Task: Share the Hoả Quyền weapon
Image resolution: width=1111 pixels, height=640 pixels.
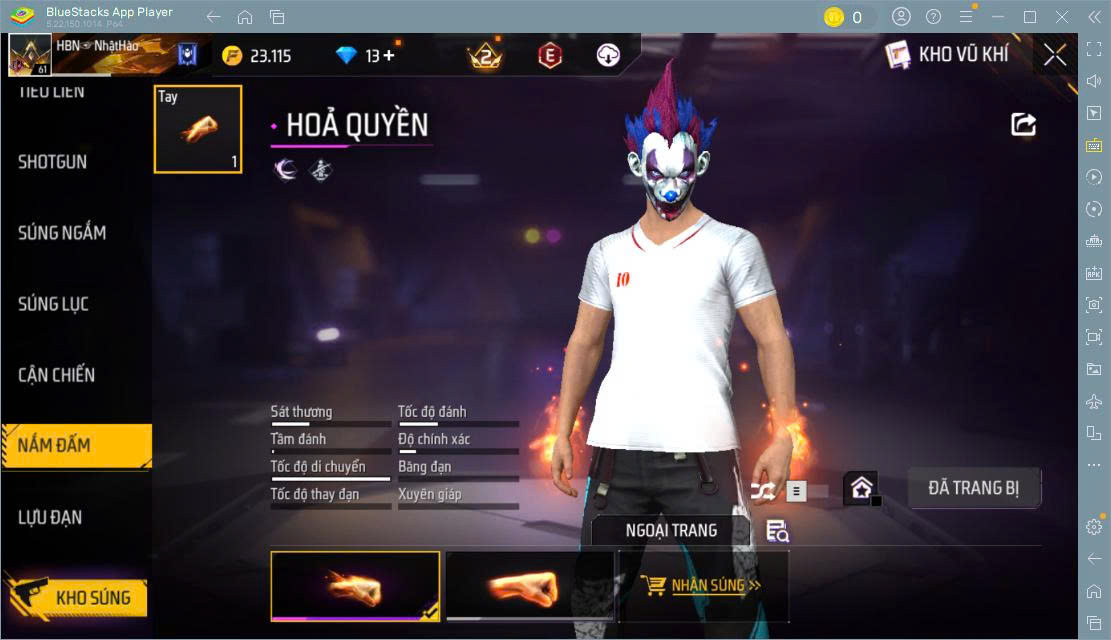Action: [1023, 124]
